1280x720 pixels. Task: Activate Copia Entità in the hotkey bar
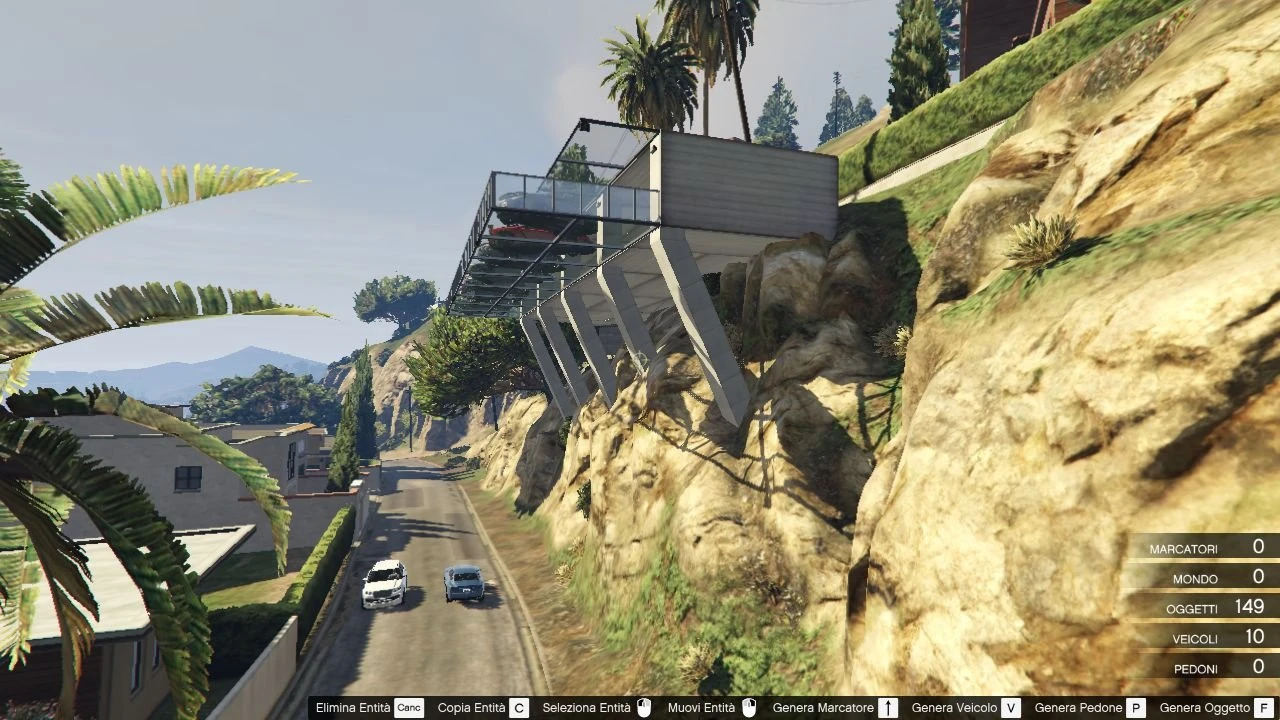470,707
